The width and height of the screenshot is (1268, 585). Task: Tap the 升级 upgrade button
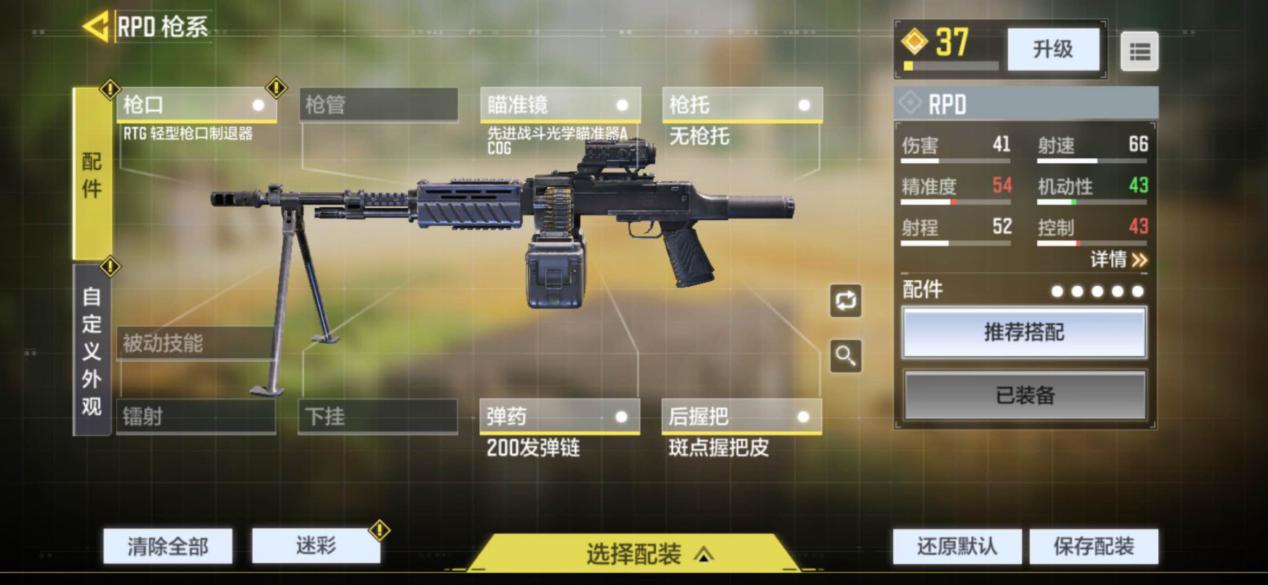coord(1052,49)
